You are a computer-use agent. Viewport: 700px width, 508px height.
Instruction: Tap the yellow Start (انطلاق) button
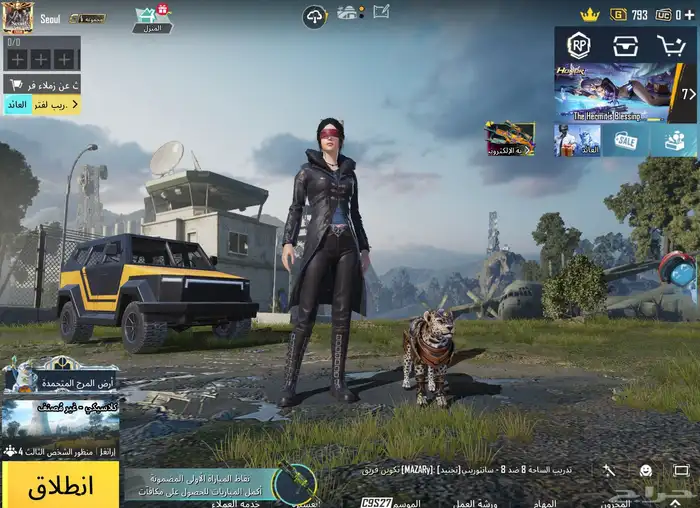(x=60, y=485)
